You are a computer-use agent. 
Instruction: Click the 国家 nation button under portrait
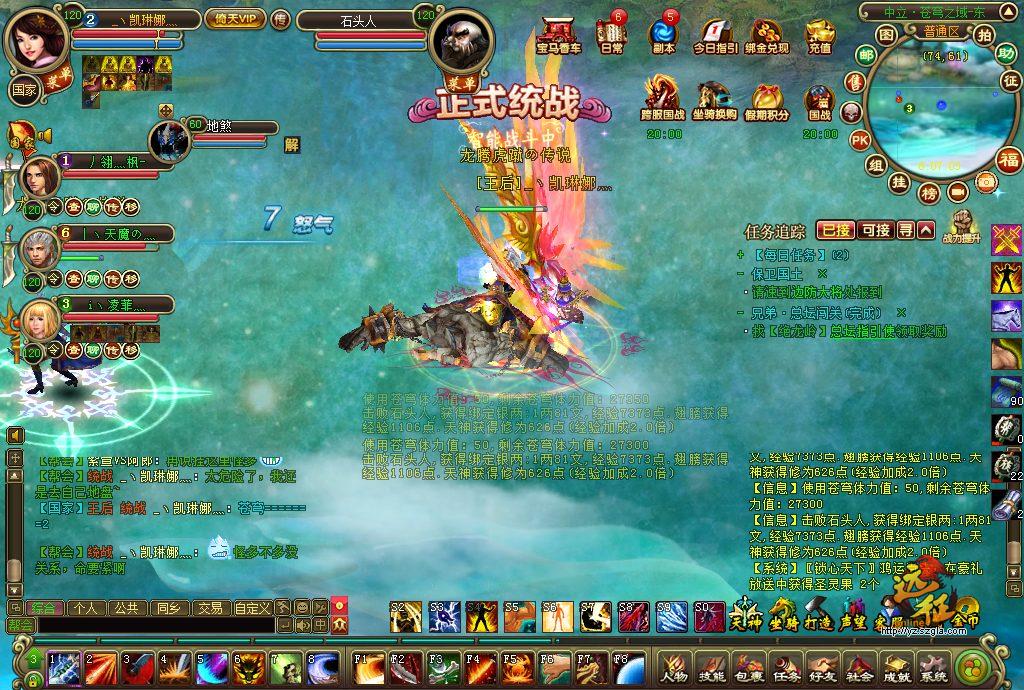(24, 87)
